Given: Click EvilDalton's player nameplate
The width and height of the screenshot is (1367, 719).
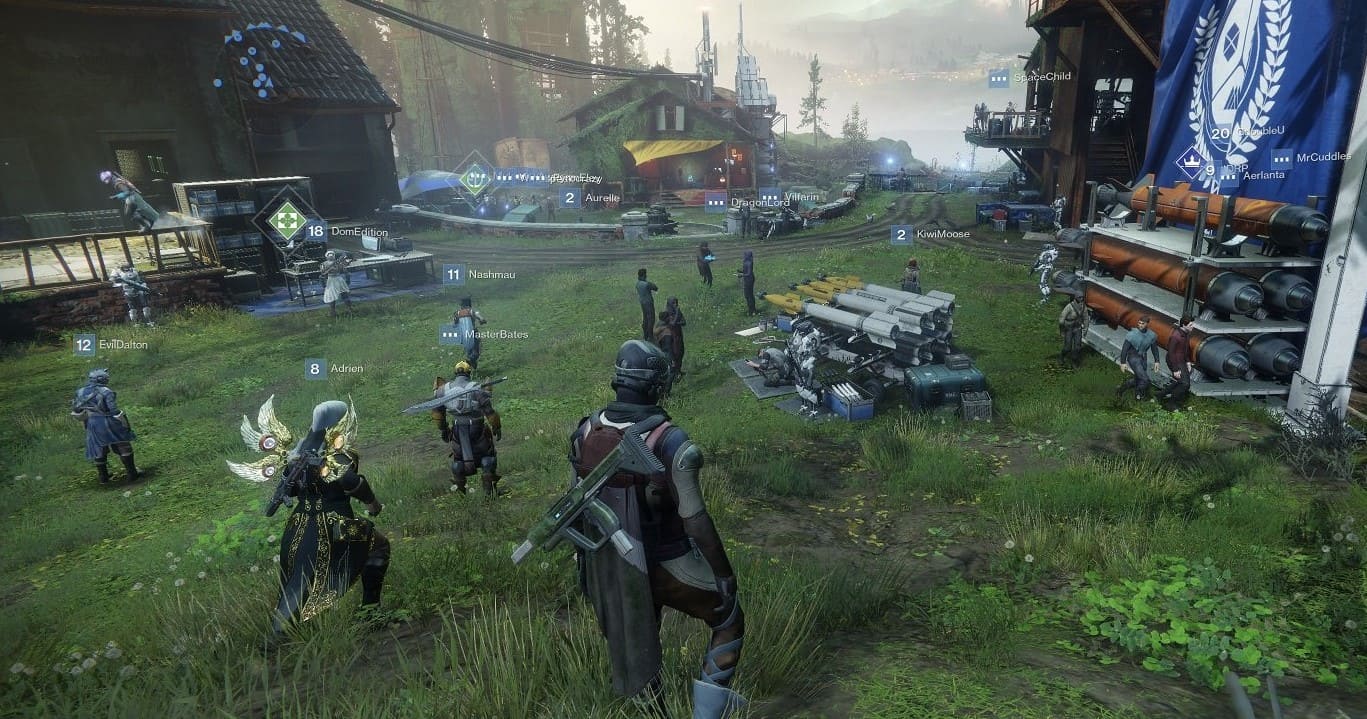Looking at the screenshot, I should [x=110, y=345].
